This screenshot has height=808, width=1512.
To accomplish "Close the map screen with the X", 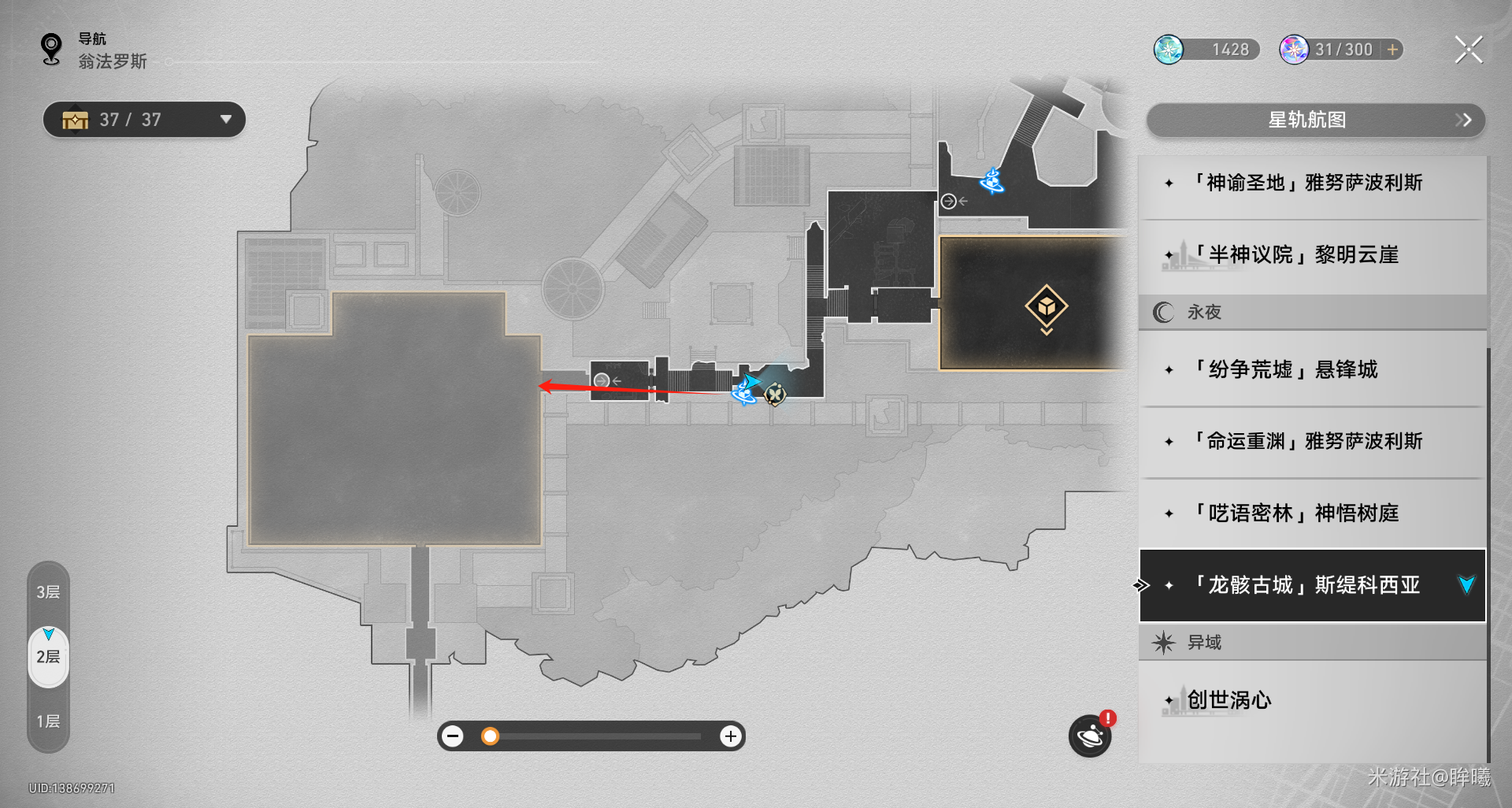I will click(1469, 50).
